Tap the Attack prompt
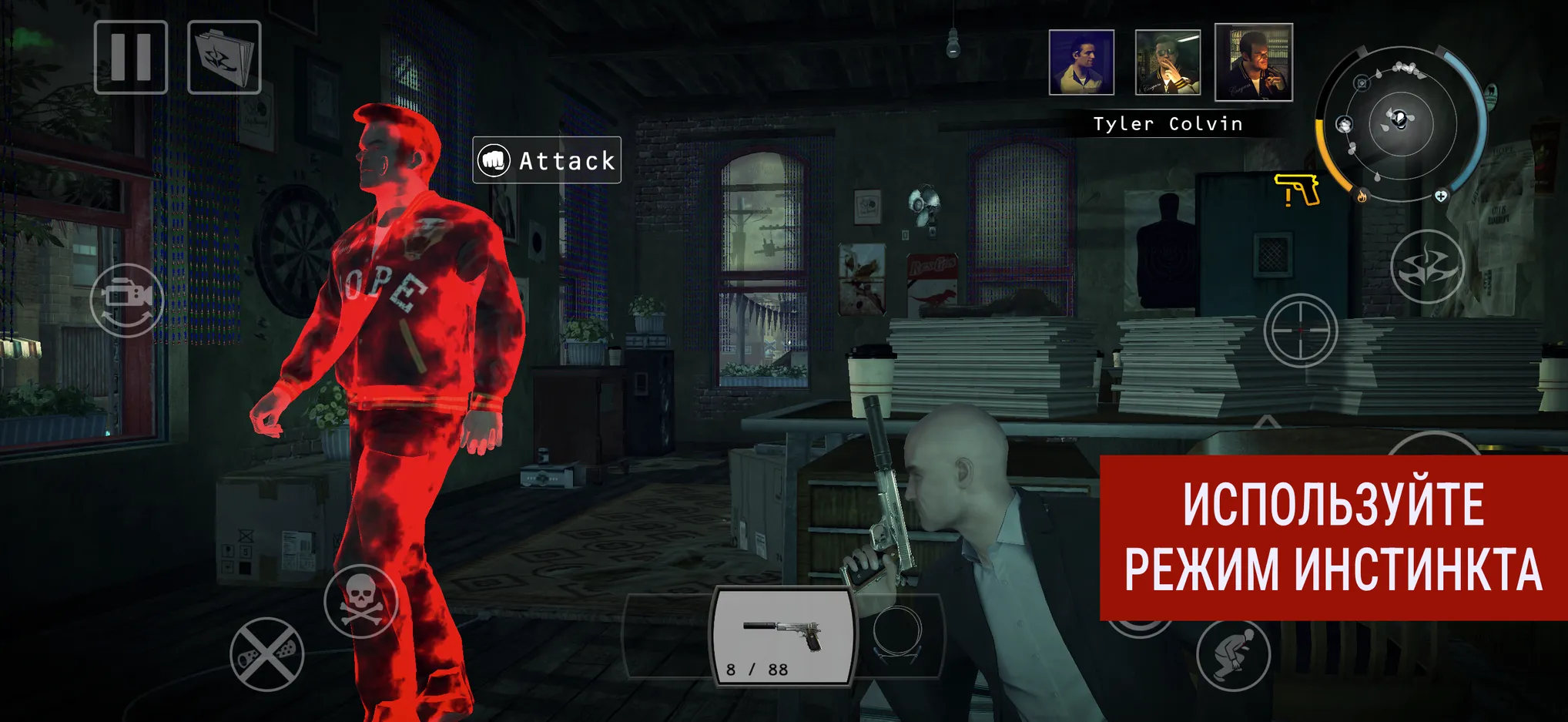Viewport: 1568px width, 722px height. coord(547,160)
